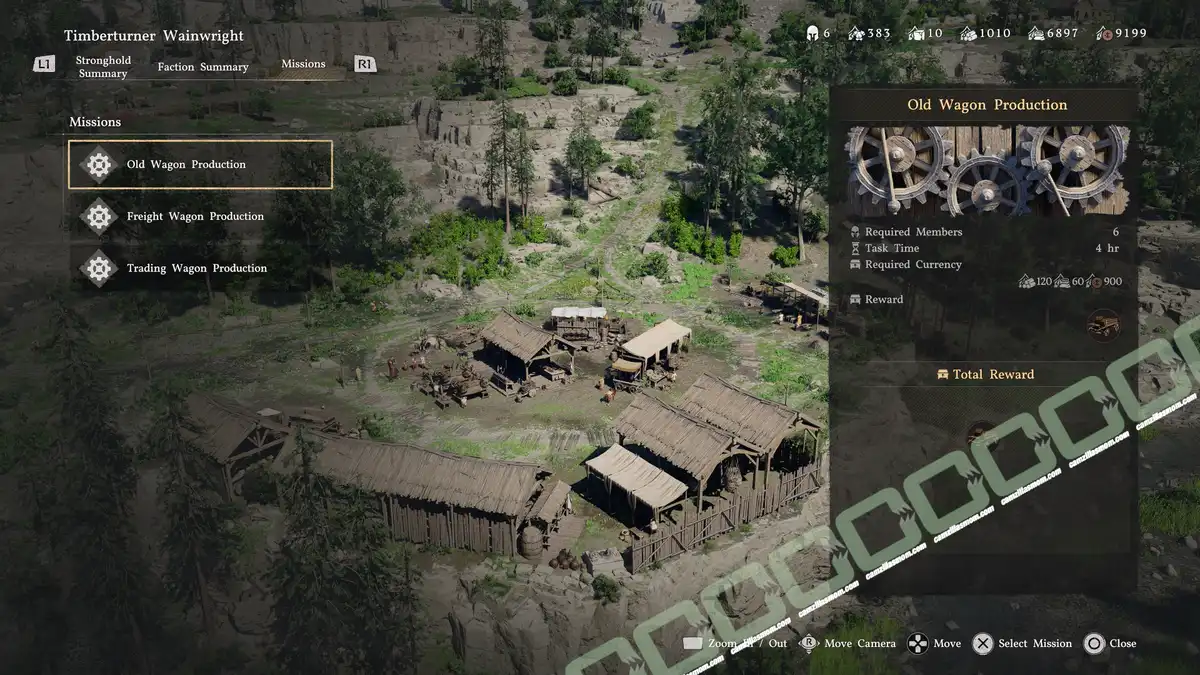Inspect the wagon reward icon
Screen dimensions: 1200x675
(x=1103, y=325)
